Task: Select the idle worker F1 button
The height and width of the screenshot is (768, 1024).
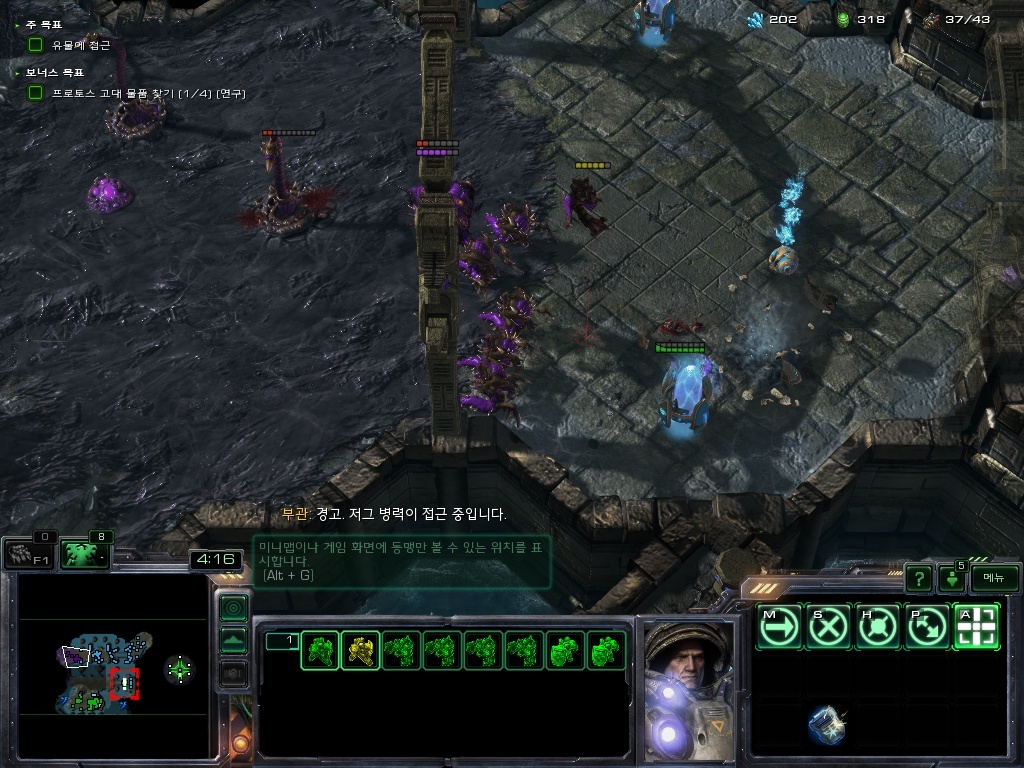Action: tap(28, 554)
